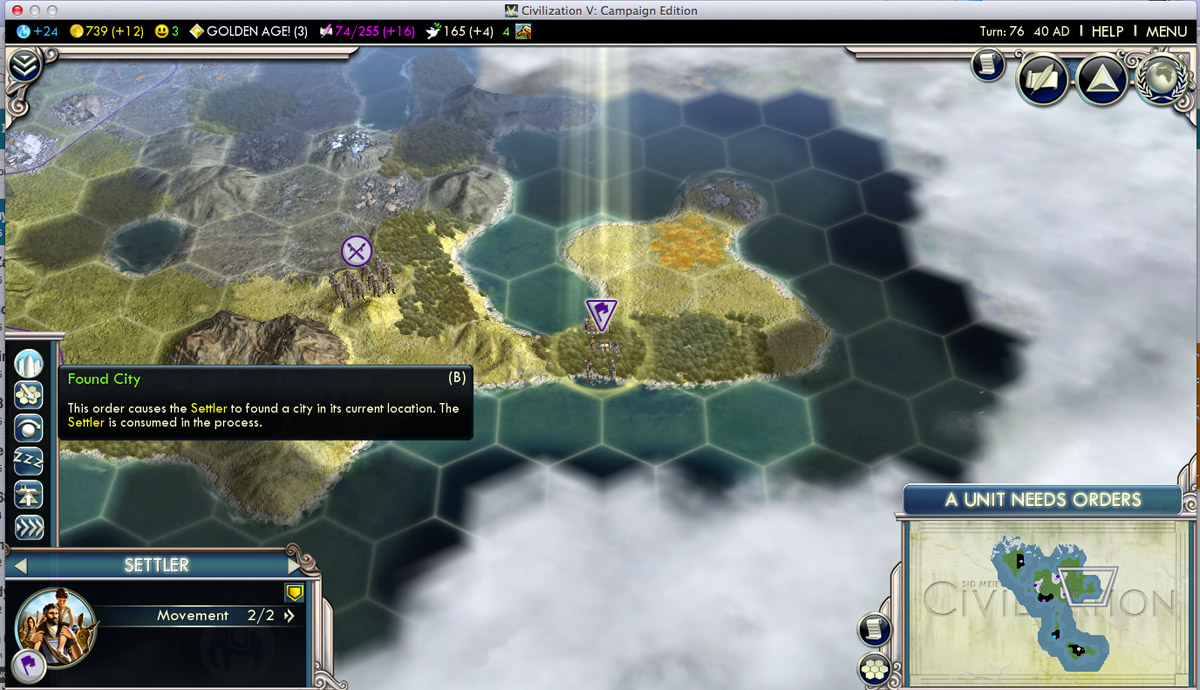Open the MENU in the top bar
Viewport: 1200px width, 690px height.
point(1166,31)
